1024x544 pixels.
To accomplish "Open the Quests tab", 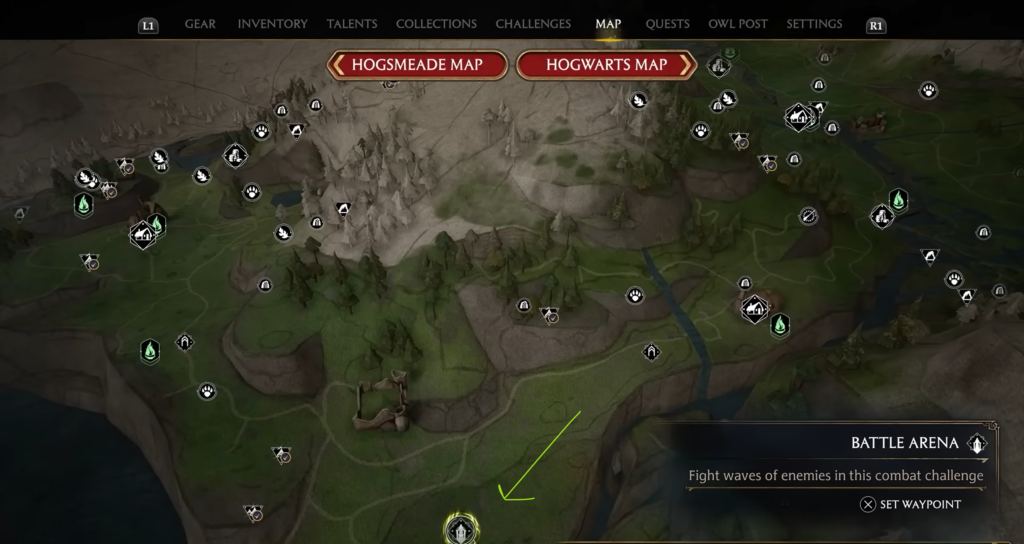I will (x=666, y=24).
